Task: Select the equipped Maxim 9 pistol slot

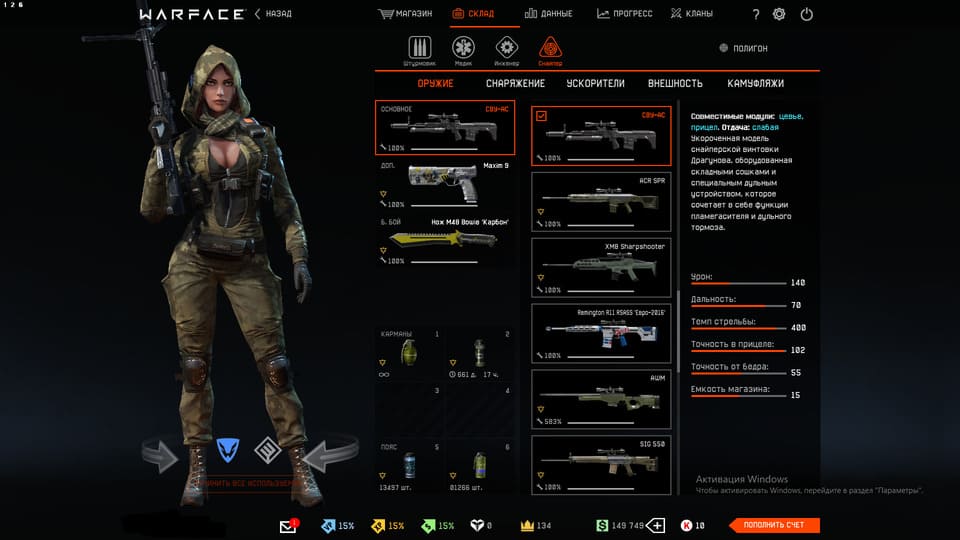Action: coord(447,184)
